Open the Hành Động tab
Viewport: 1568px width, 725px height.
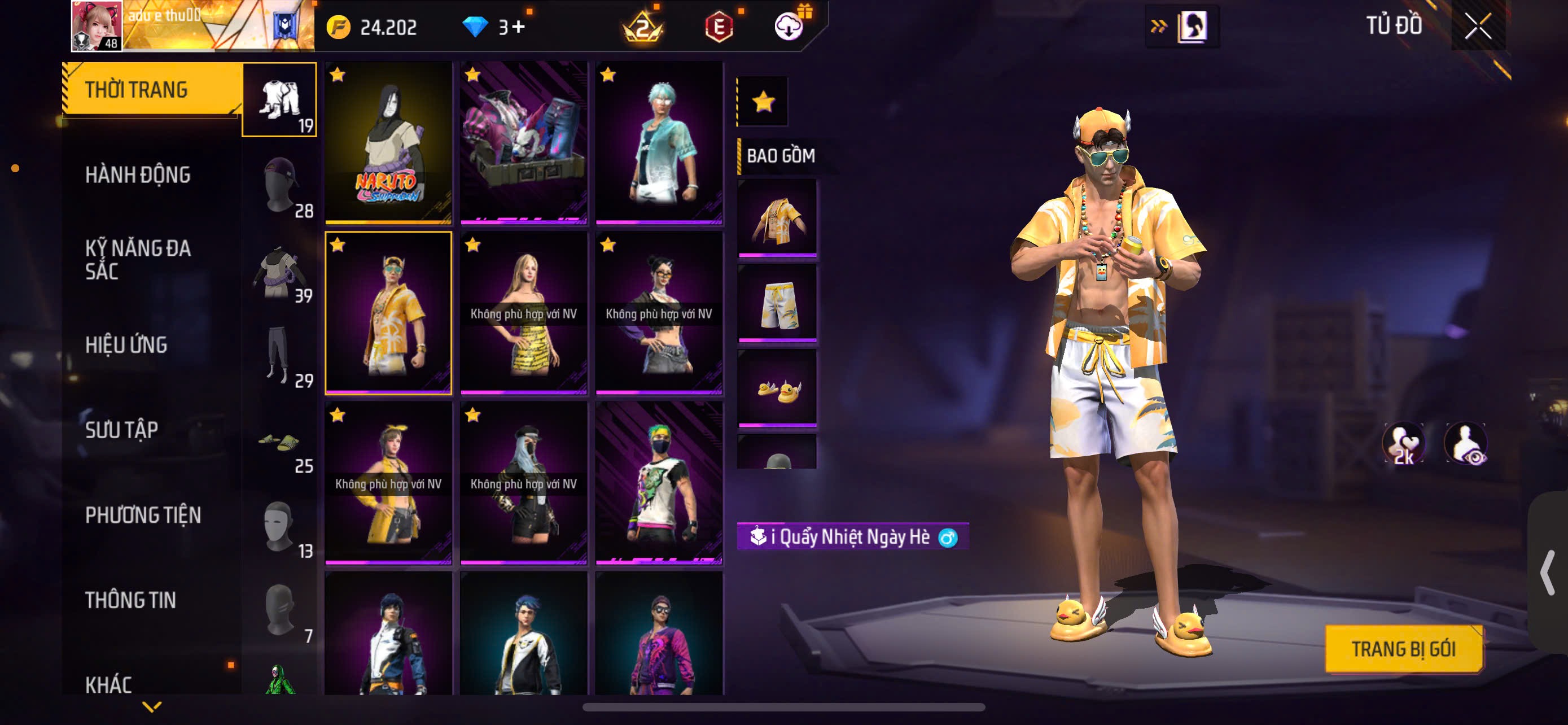pos(138,174)
